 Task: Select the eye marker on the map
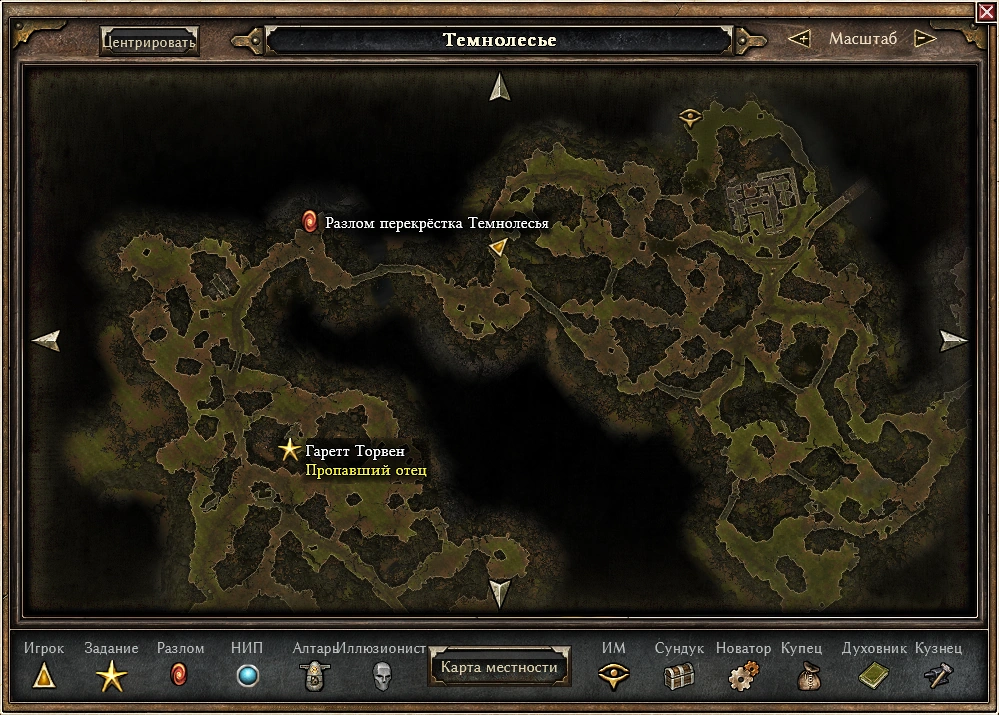click(x=690, y=117)
